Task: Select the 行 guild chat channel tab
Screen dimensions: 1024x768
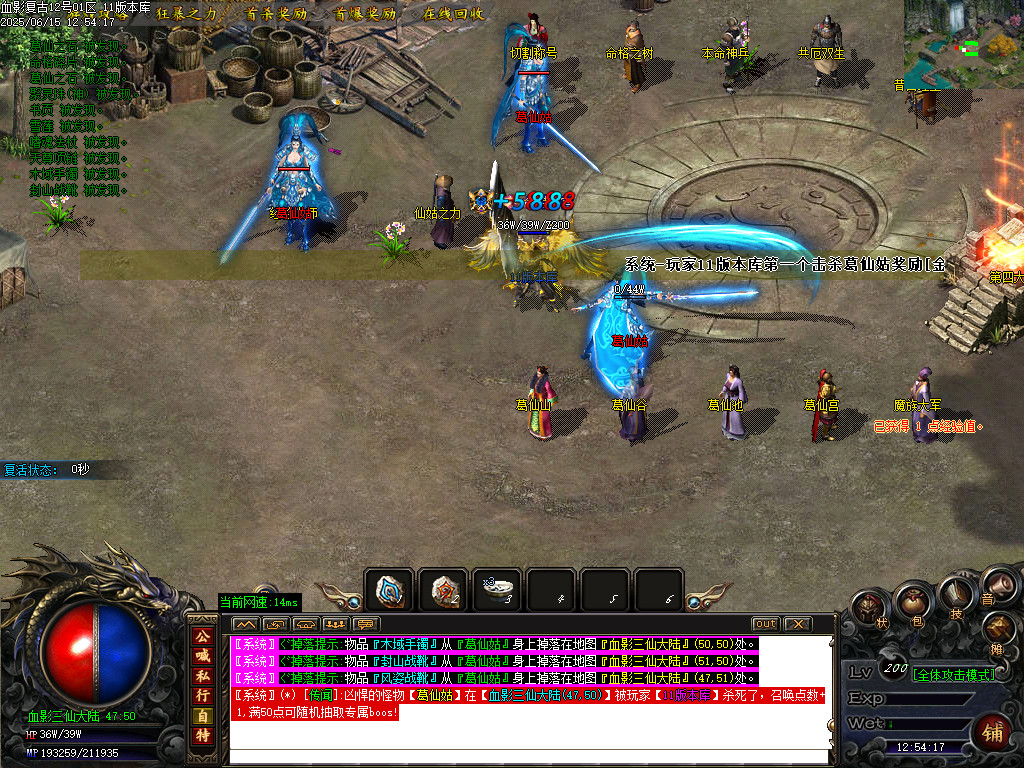Action: click(203, 693)
